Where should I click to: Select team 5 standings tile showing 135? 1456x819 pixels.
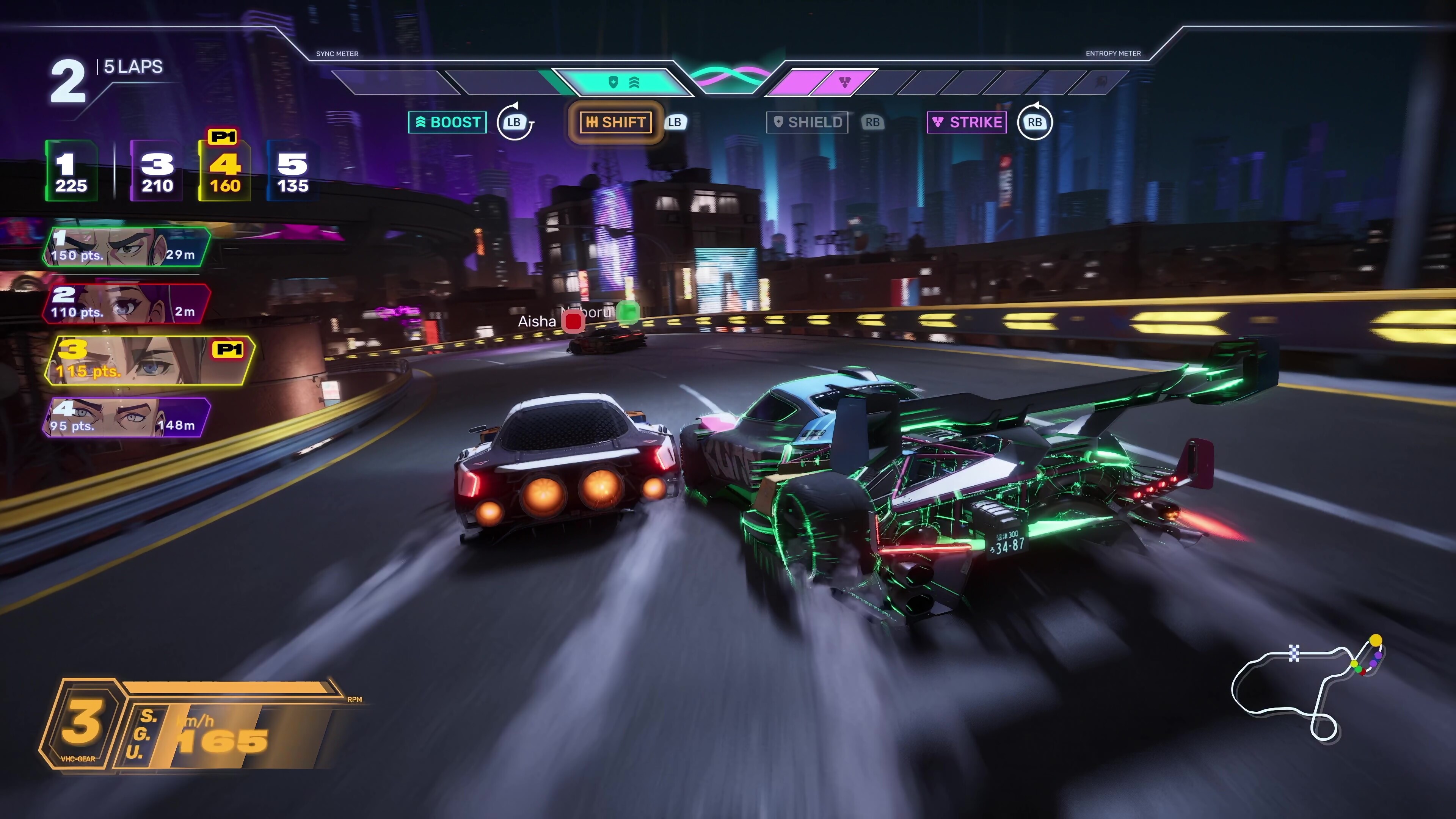point(292,171)
